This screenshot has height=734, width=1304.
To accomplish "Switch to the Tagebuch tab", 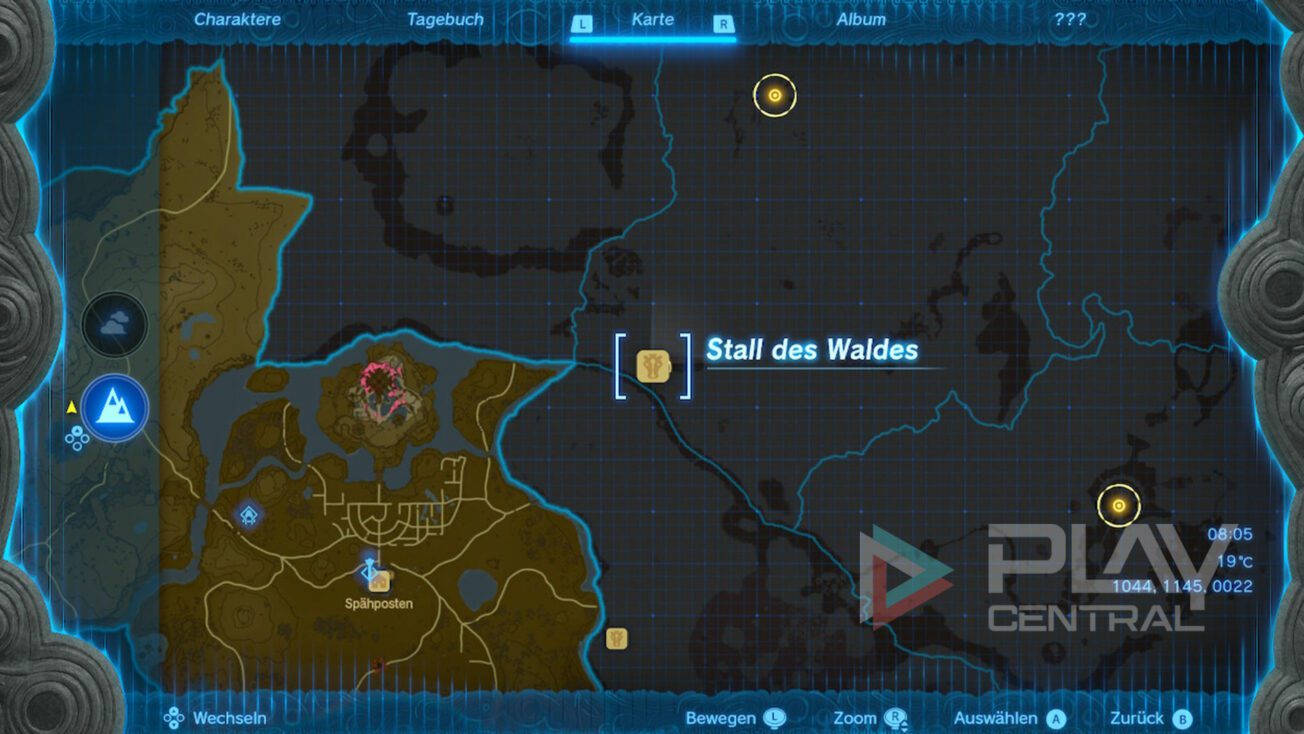I will coord(446,18).
